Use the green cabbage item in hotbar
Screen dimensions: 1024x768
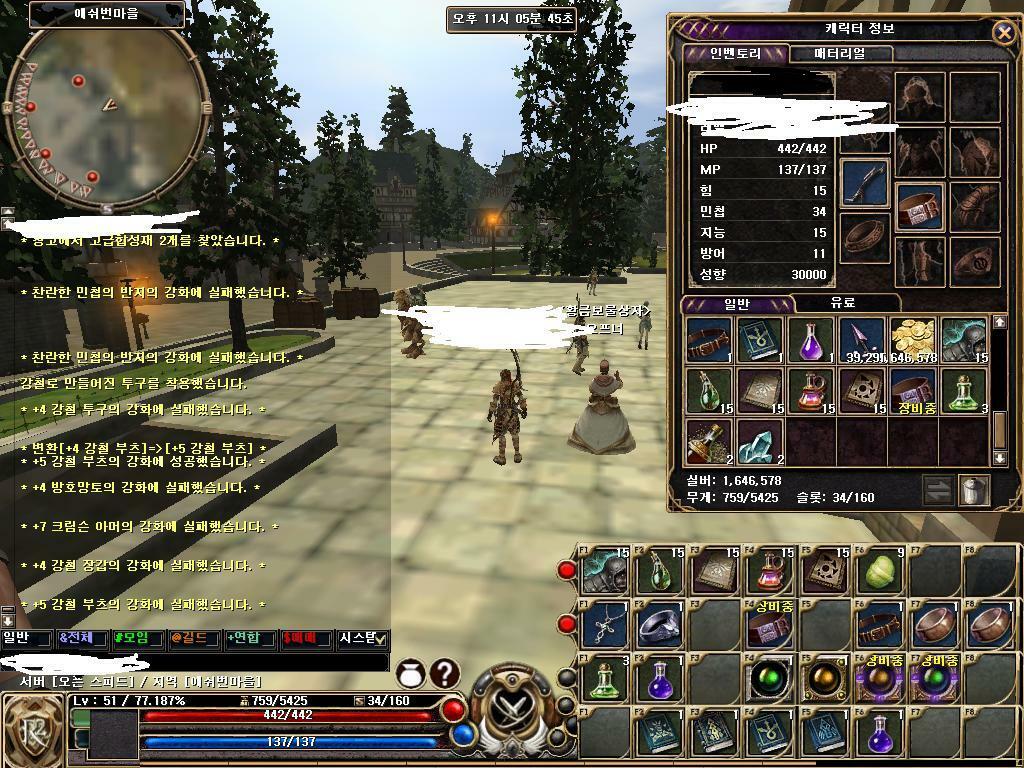pyautogui.click(x=880, y=573)
